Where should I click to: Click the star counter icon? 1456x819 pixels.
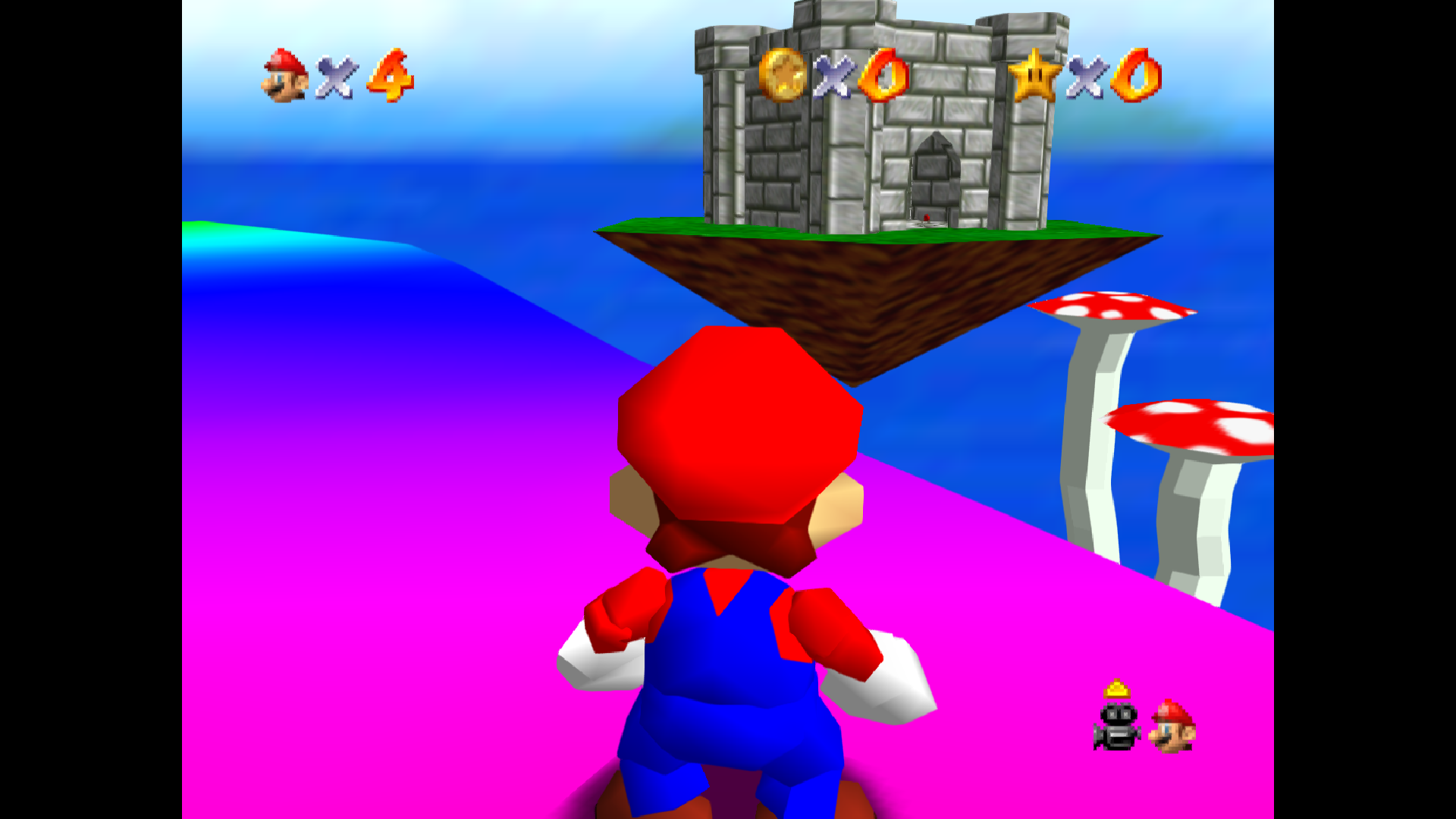pos(1035,76)
